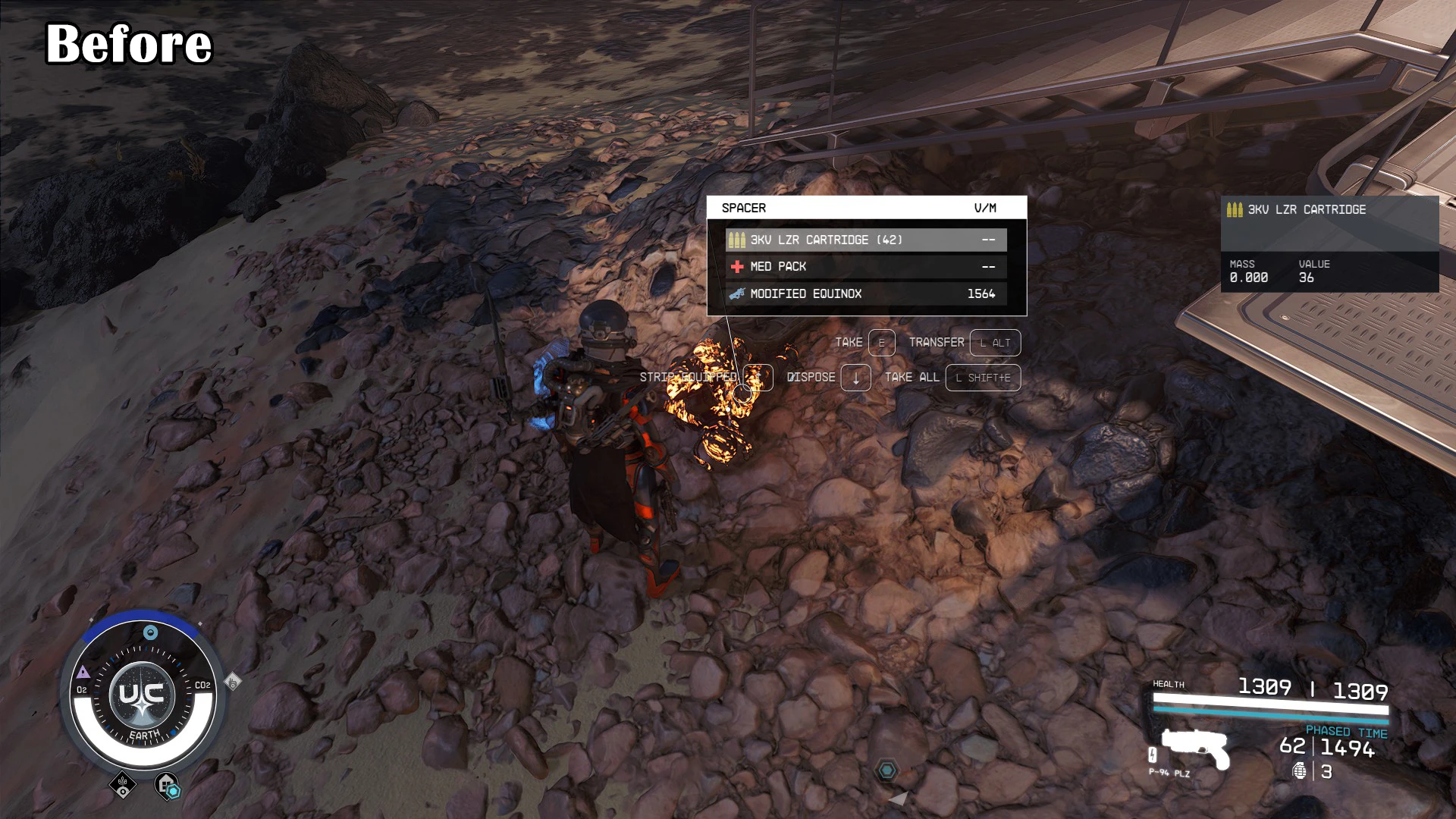Choose the Med Pack loot entry

tap(865, 267)
